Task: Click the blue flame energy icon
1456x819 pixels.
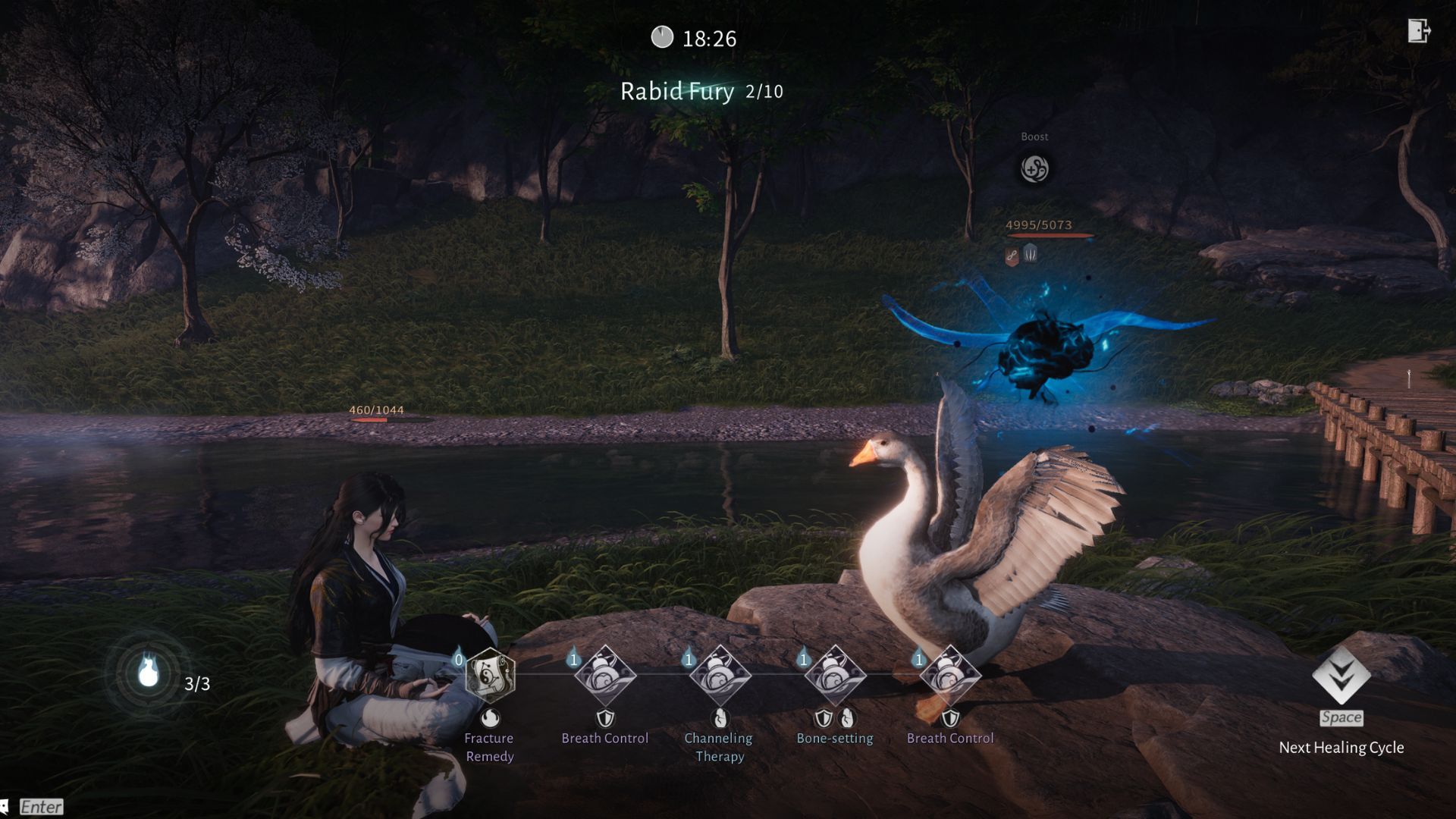Action: click(149, 673)
